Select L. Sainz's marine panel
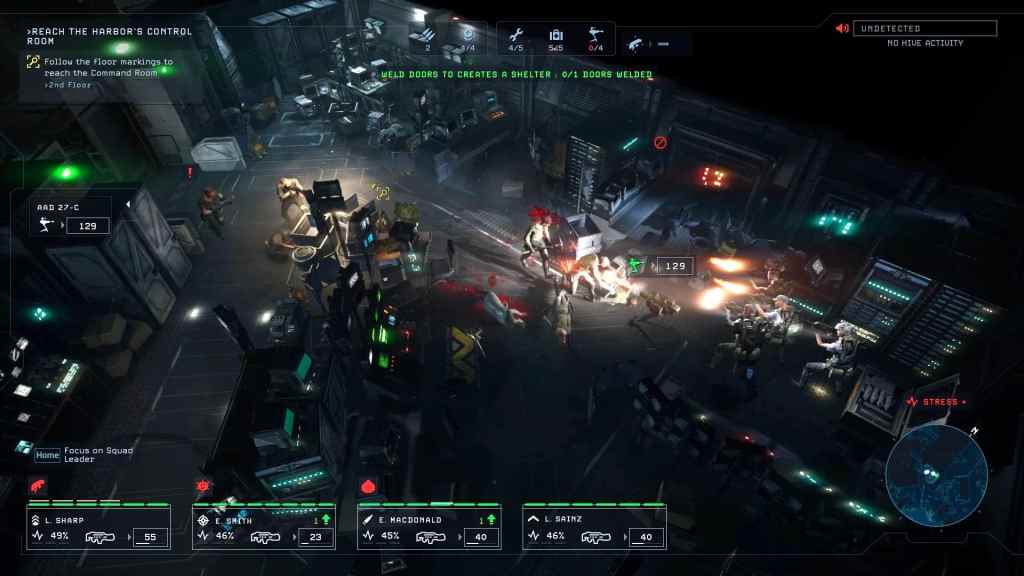1024x576 pixels. 594,527
